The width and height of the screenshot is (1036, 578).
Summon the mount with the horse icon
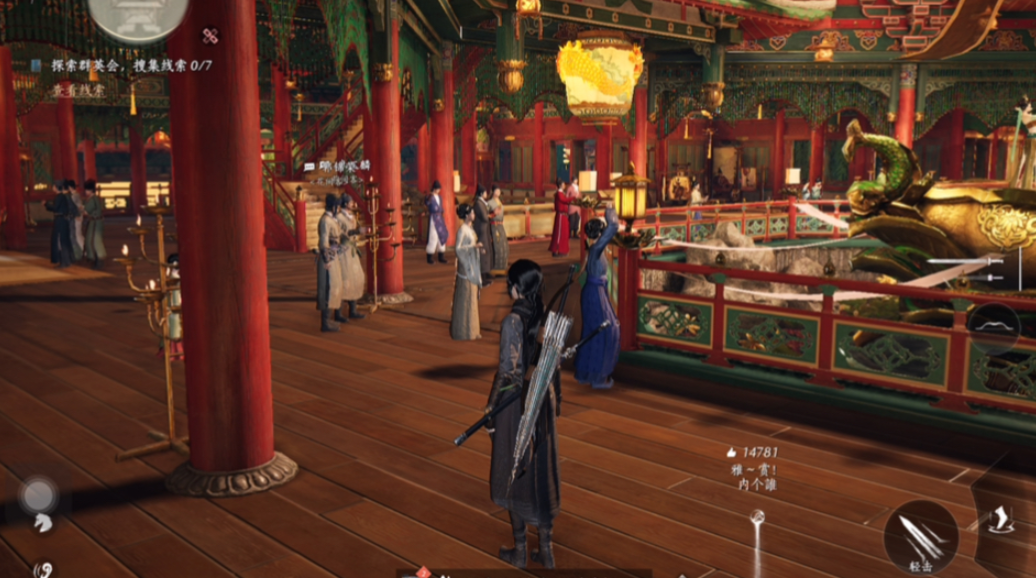44,521
